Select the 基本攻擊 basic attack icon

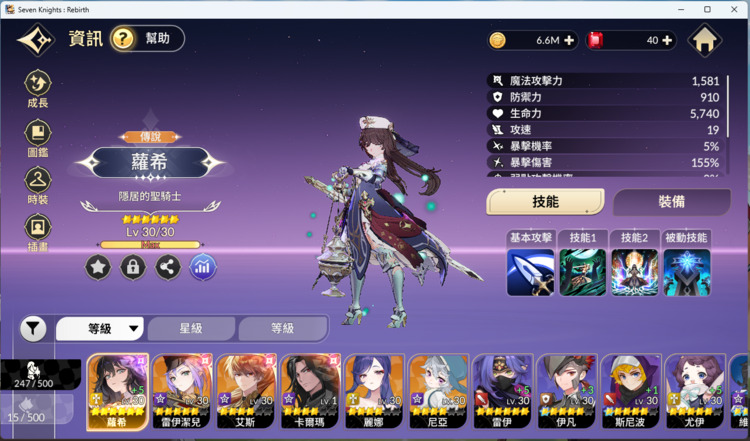(530, 272)
